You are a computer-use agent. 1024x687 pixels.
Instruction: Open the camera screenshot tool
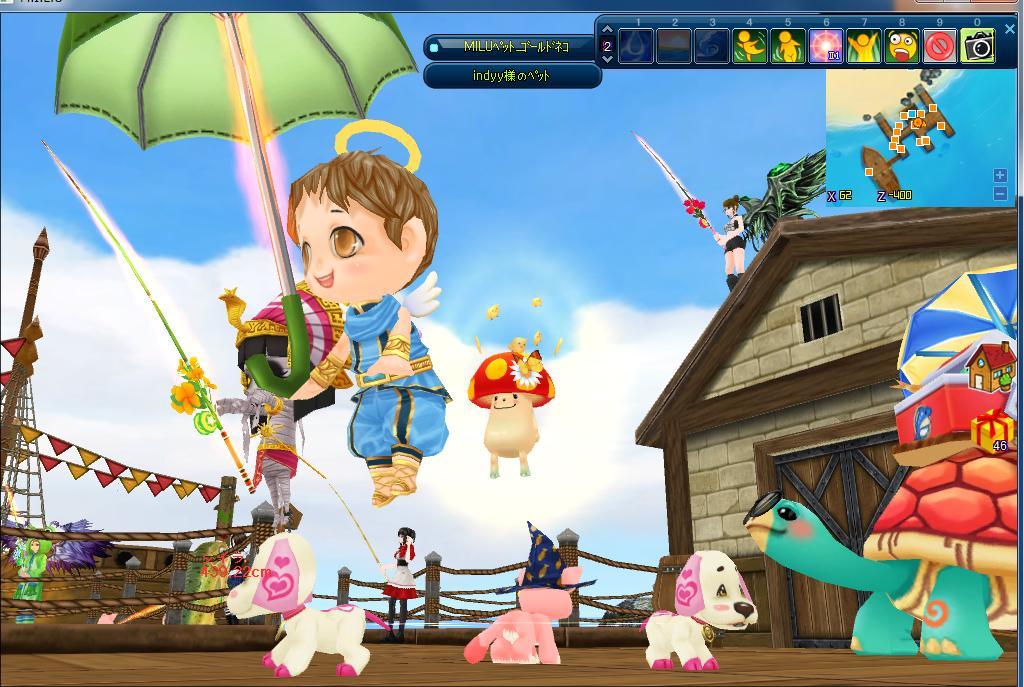point(978,46)
